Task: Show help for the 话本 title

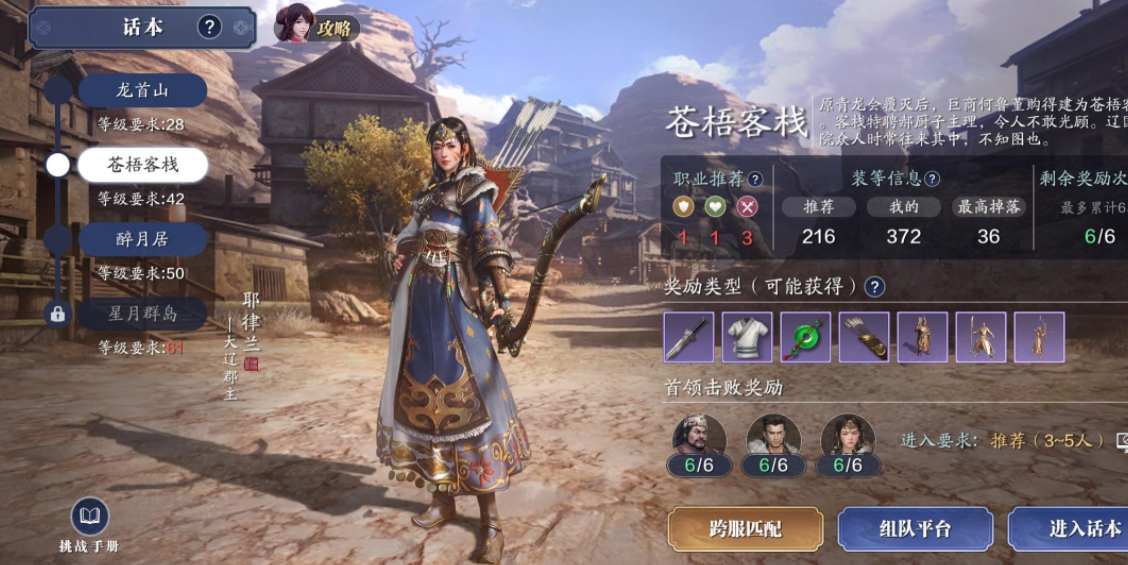Action: pos(209,27)
